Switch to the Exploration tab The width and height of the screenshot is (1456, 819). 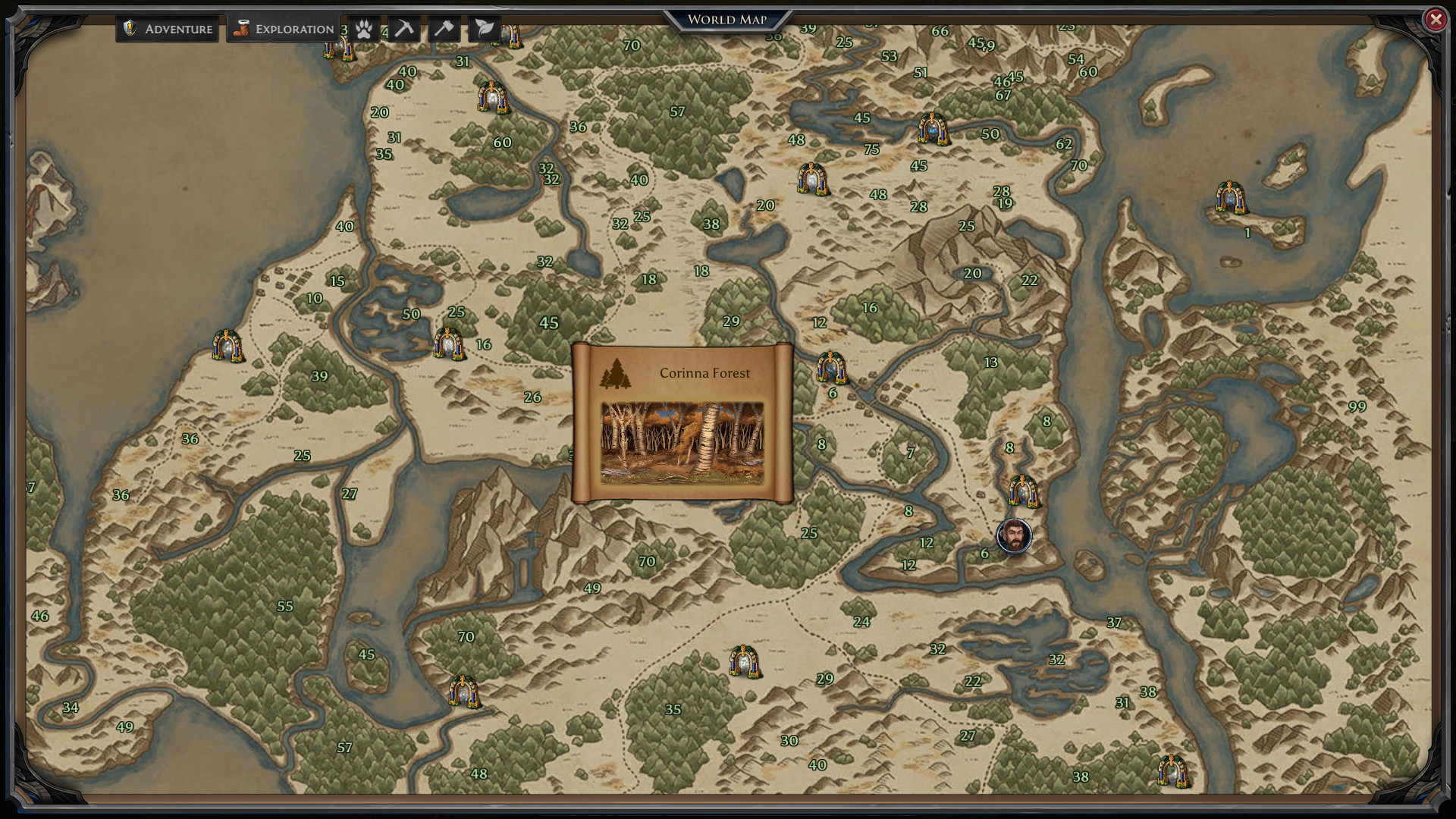coord(281,28)
